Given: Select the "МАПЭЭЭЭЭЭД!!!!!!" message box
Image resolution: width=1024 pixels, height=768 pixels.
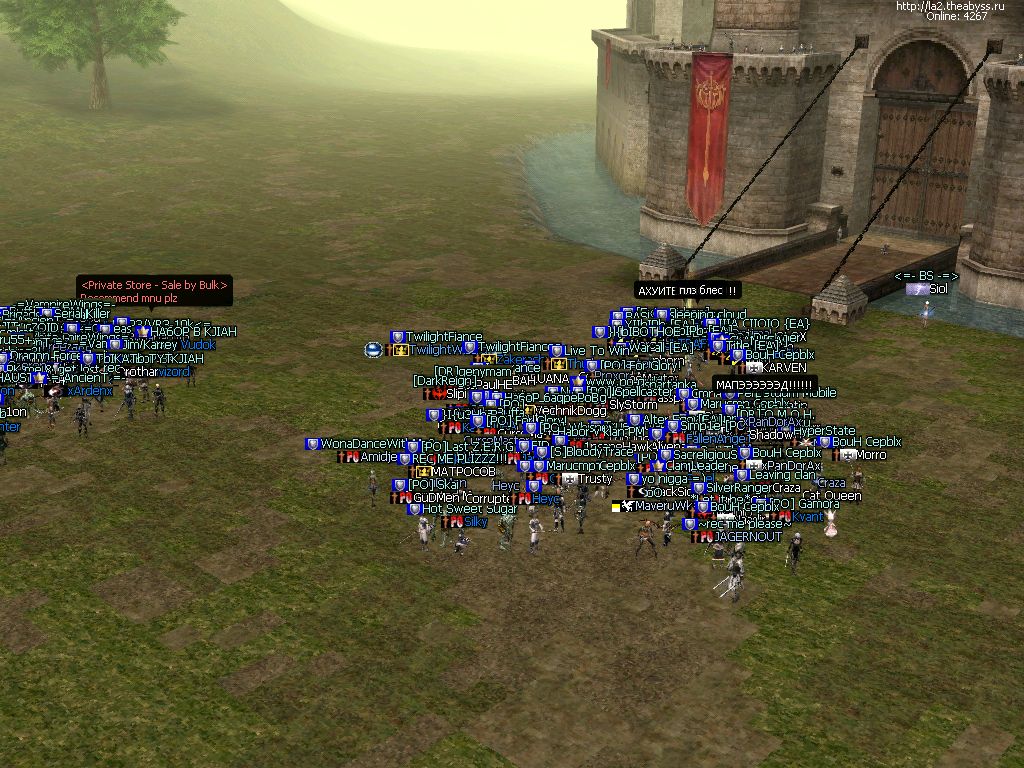Looking at the screenshot, I should coord(765,385).
